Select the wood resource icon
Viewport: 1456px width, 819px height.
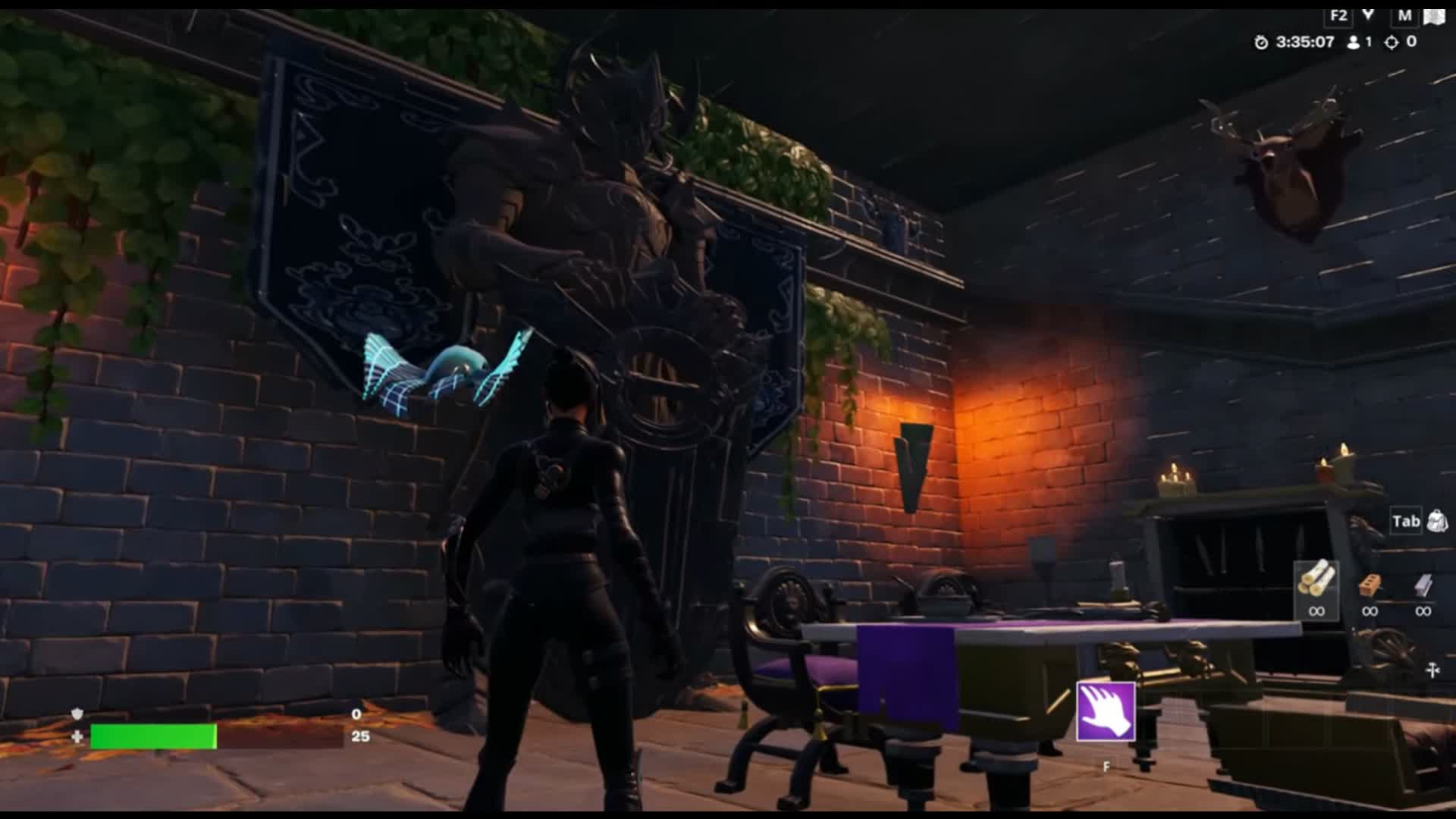click(x=1318, y=580)
